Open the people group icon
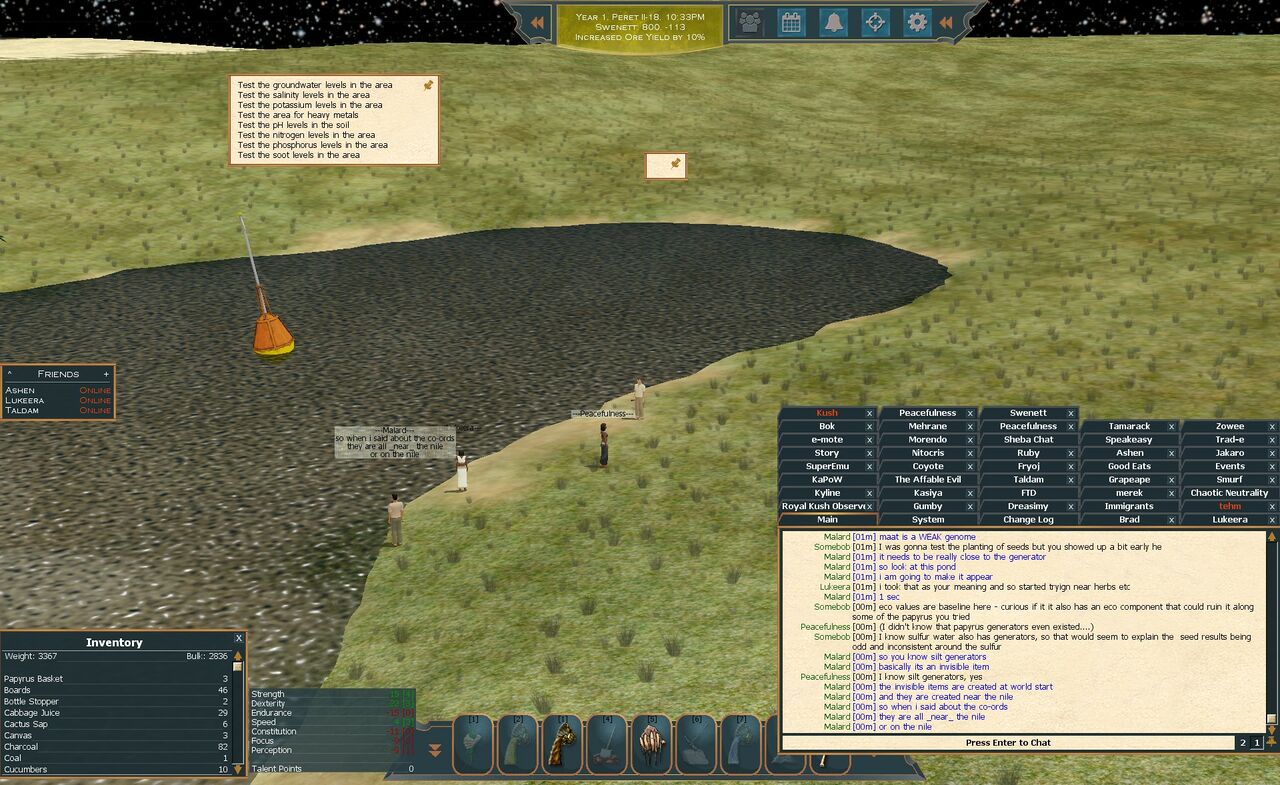 750,22
